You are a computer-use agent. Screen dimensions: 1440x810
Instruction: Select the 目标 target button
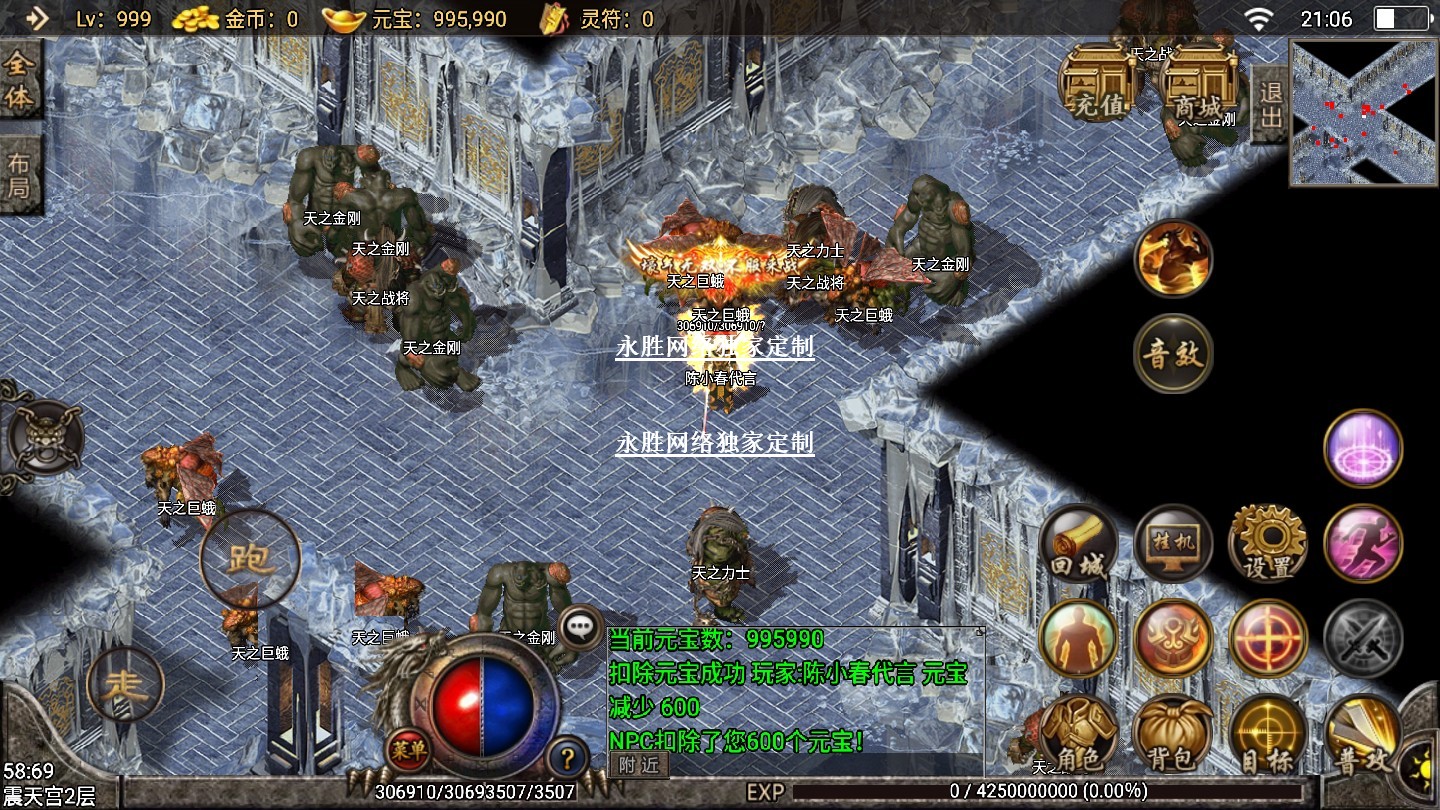1268,735
